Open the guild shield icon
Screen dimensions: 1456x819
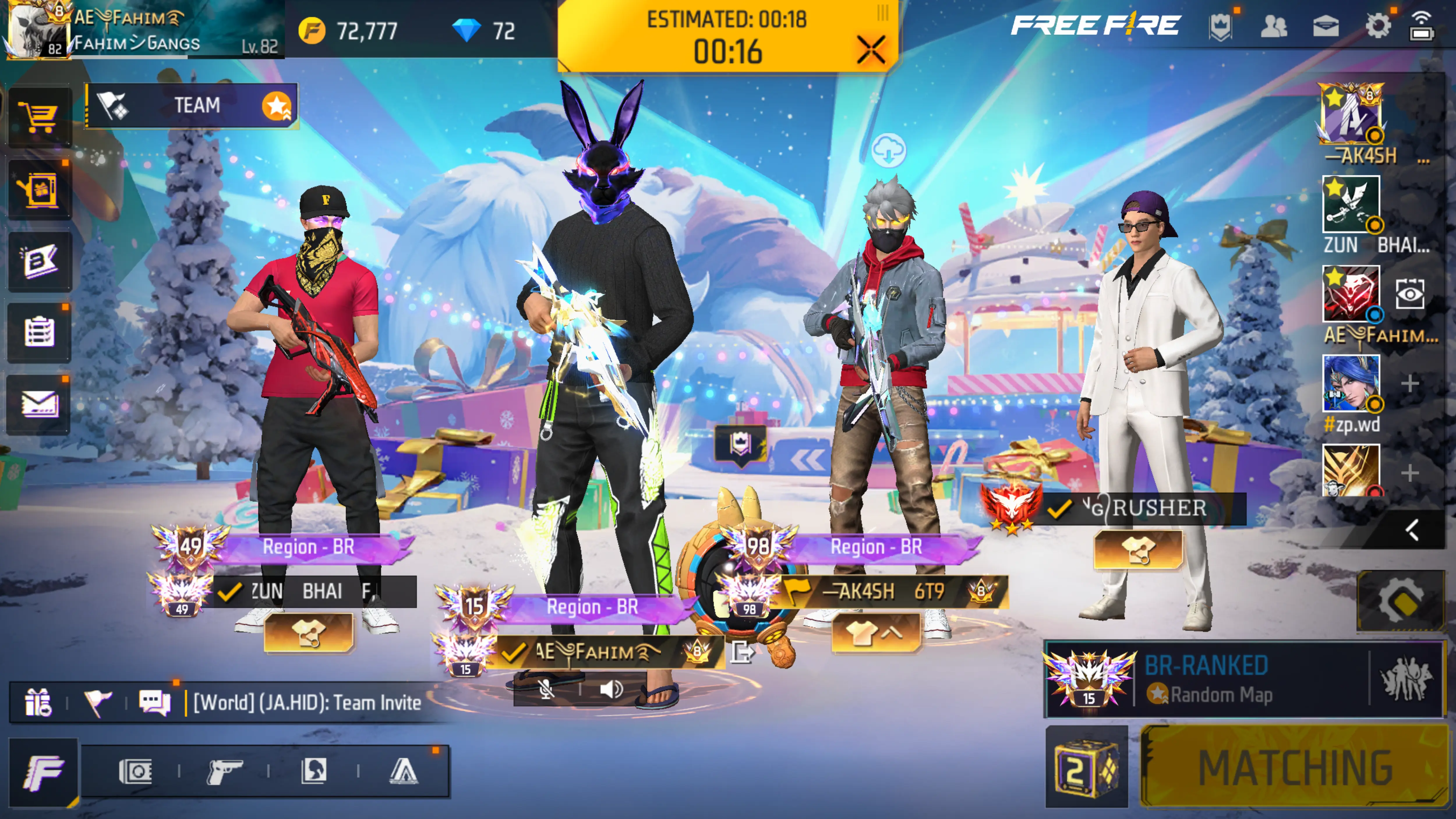1220,26
